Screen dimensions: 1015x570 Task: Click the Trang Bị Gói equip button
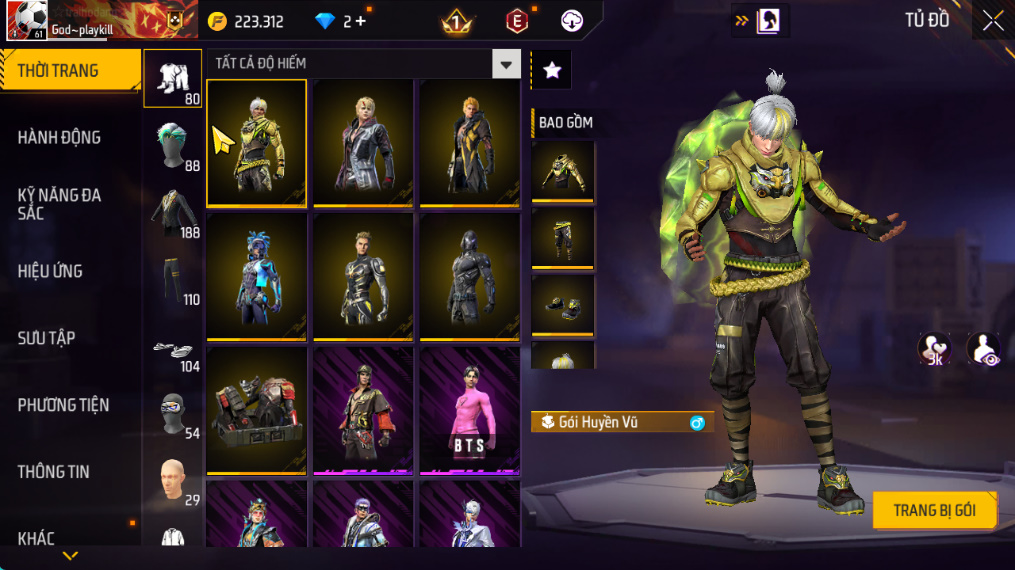click(x=934, y=510)
